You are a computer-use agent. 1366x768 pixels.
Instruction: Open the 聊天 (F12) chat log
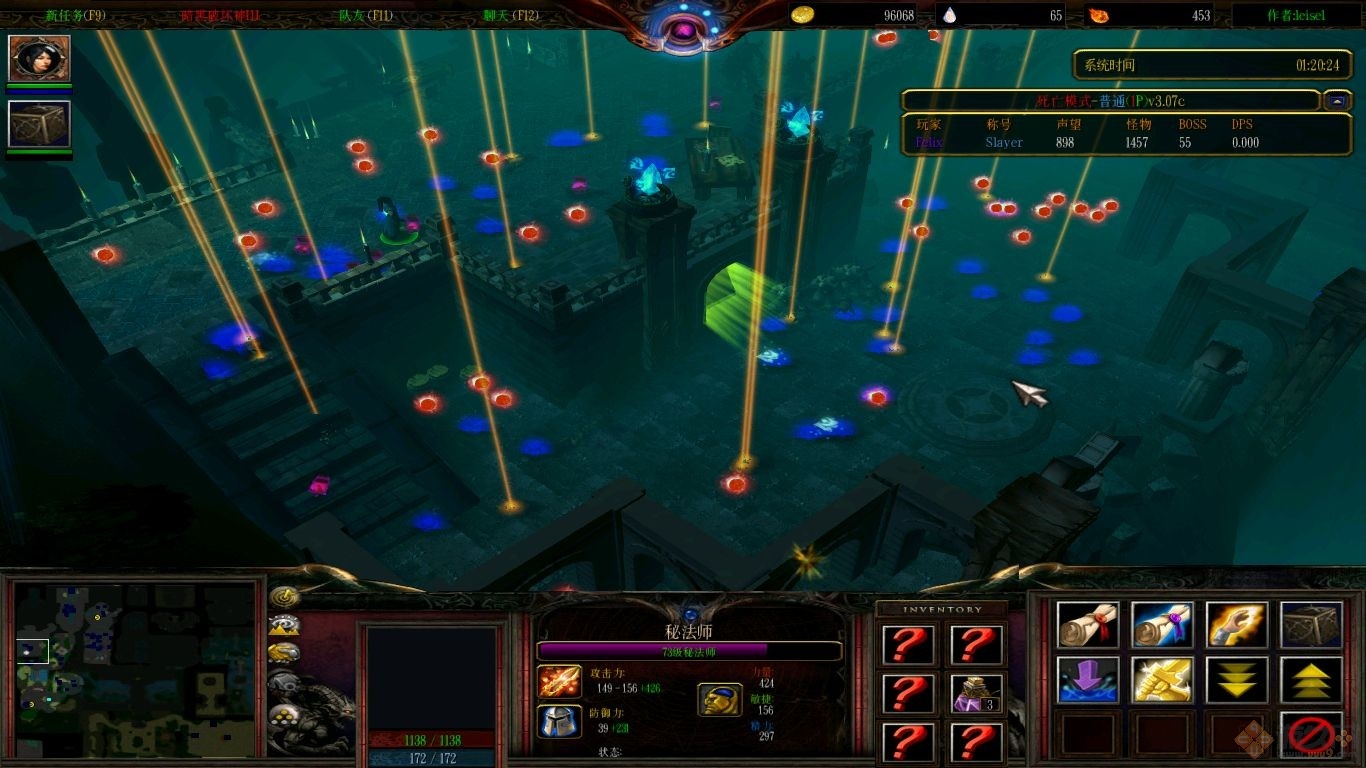(511, 15)
